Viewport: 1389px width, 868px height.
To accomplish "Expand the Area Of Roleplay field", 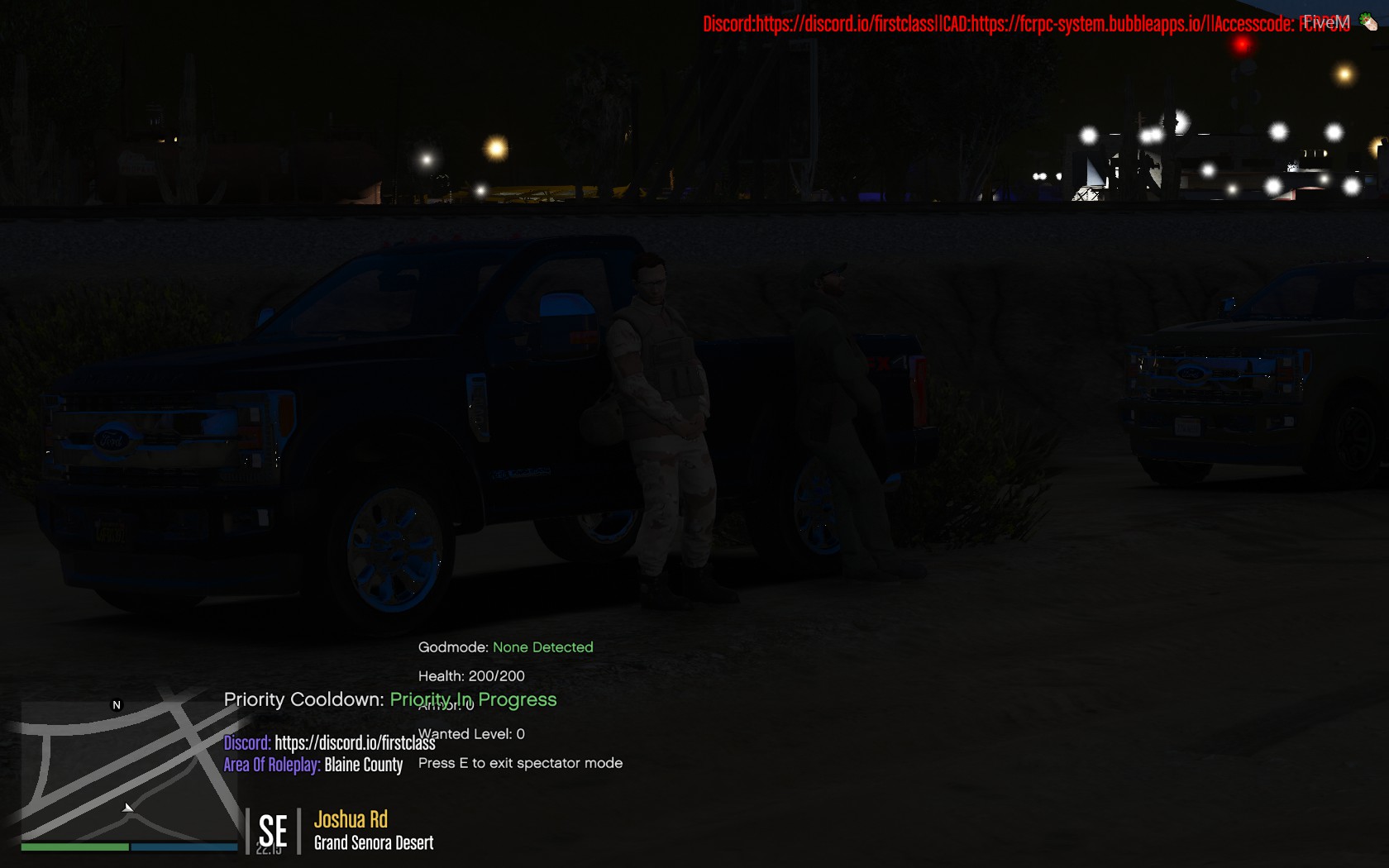I will pos(271,765).
